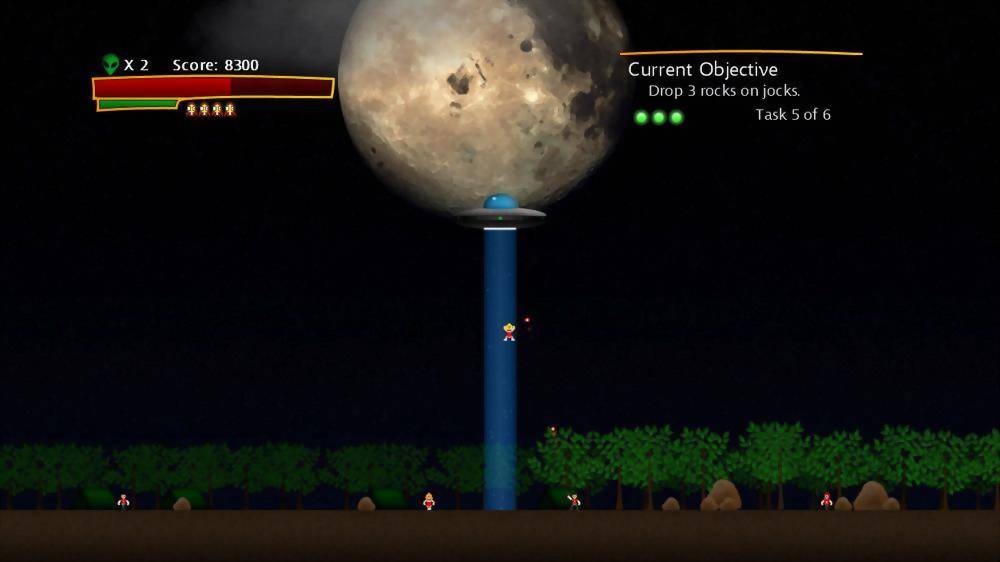The image size is (1000, 562).
Task: Select the Current Objective tracker heading
Action: click(702, 70)
